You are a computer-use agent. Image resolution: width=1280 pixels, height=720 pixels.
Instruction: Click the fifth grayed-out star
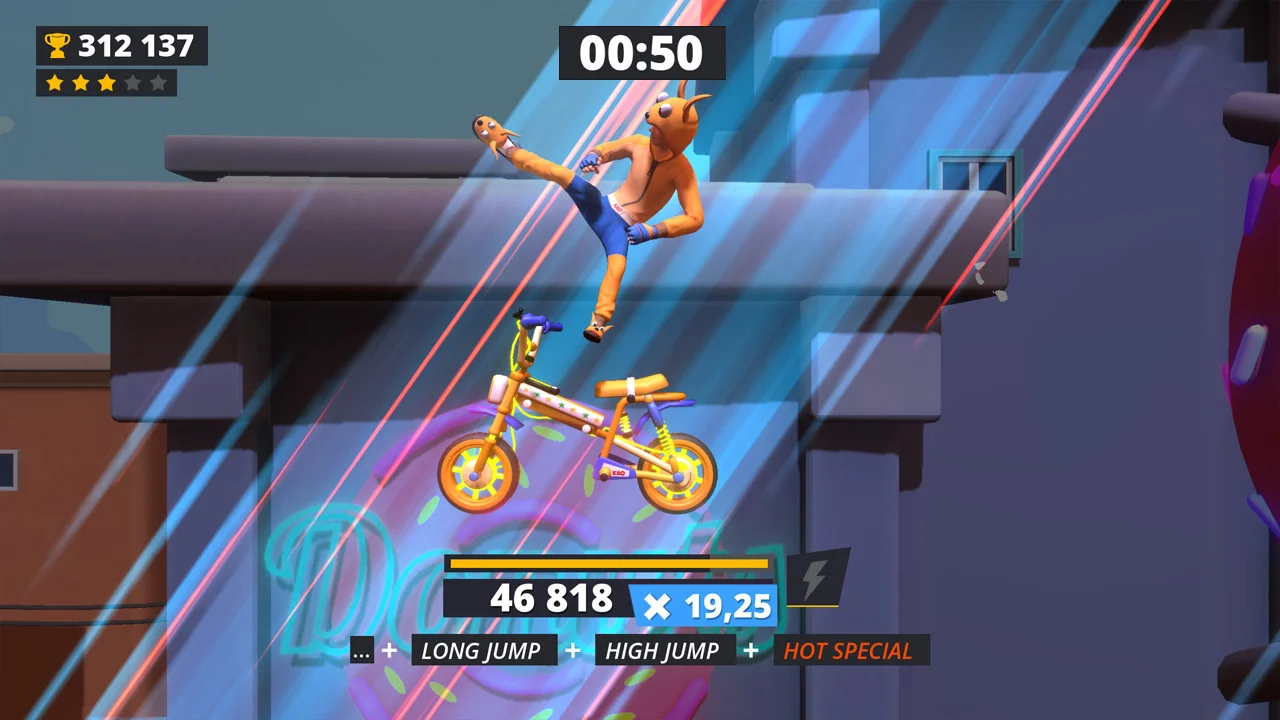pos(156,83)
